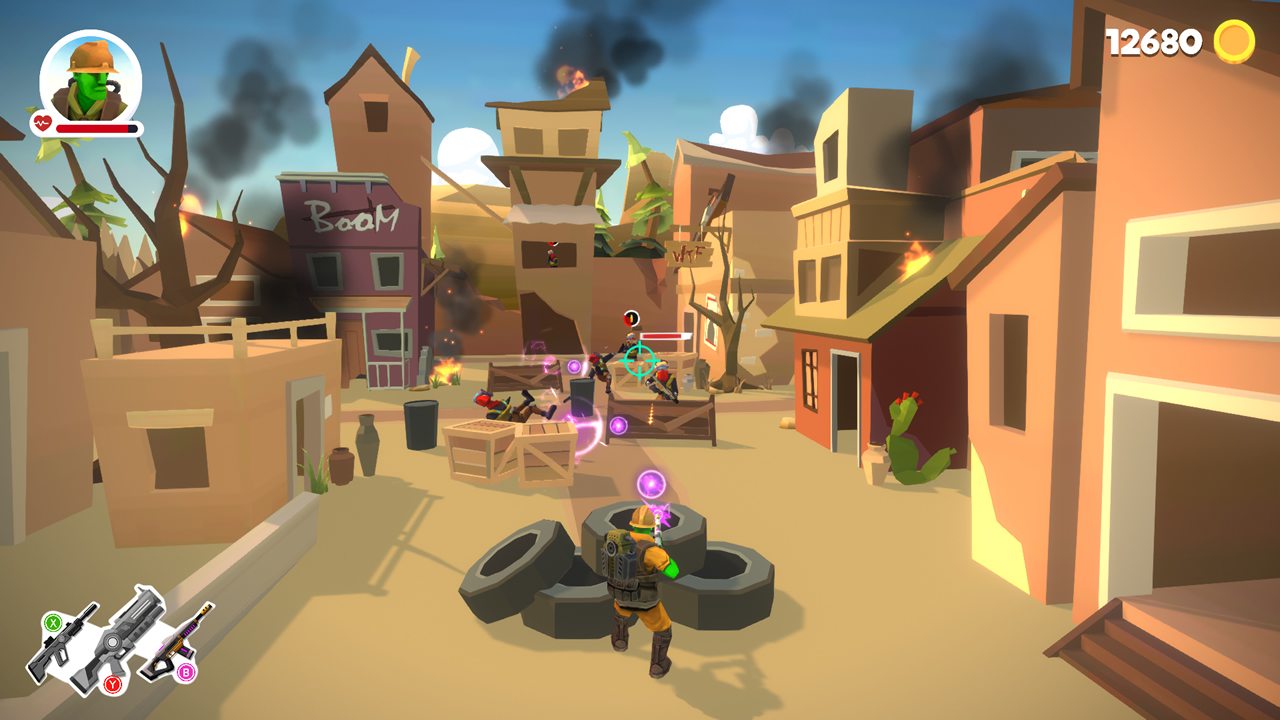Click the player health bar
1280x720 pixels.
(x=95, y=127)
